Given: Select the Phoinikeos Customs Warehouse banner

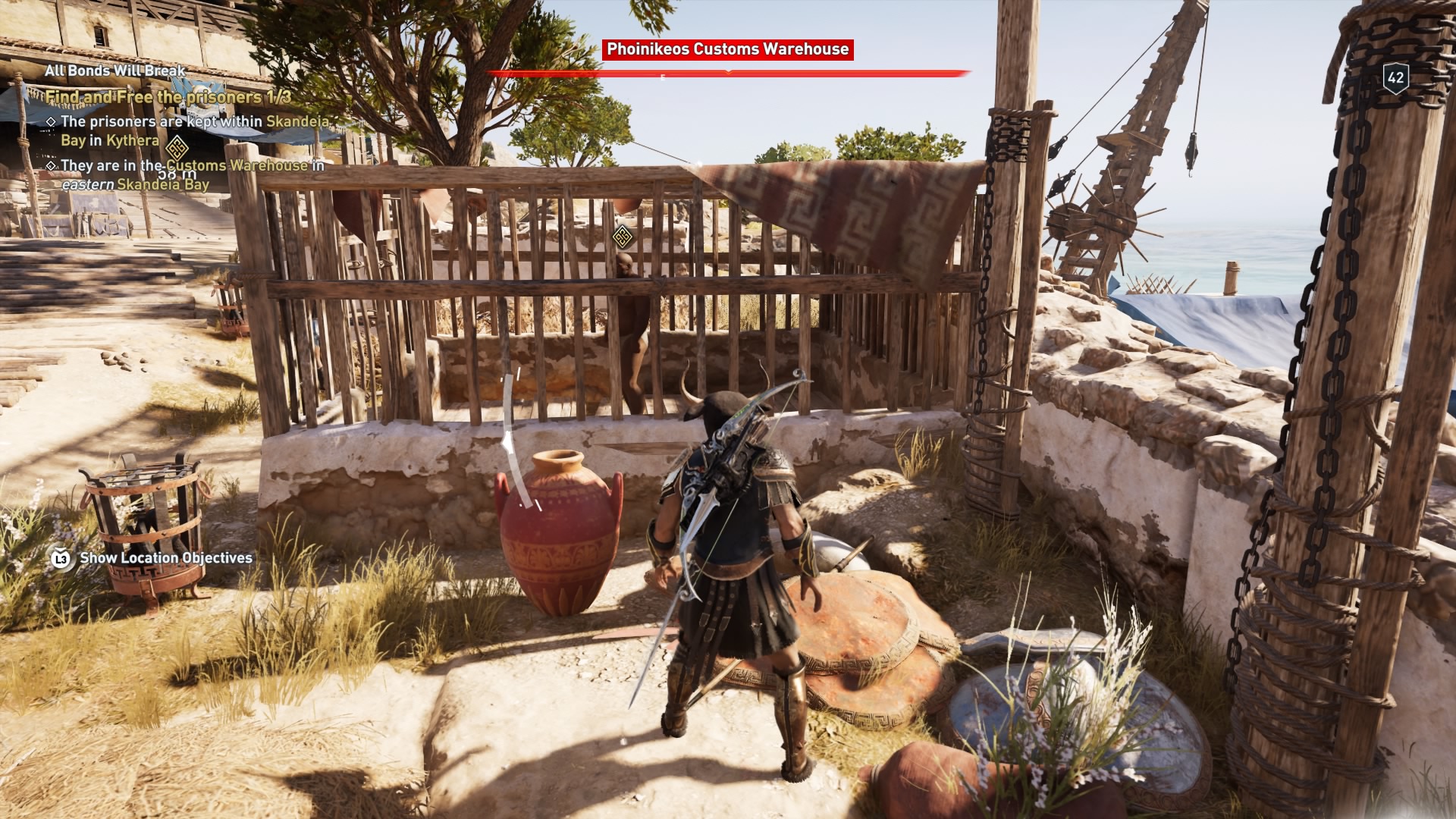Looking at the screenshot, I should (728, 48).
